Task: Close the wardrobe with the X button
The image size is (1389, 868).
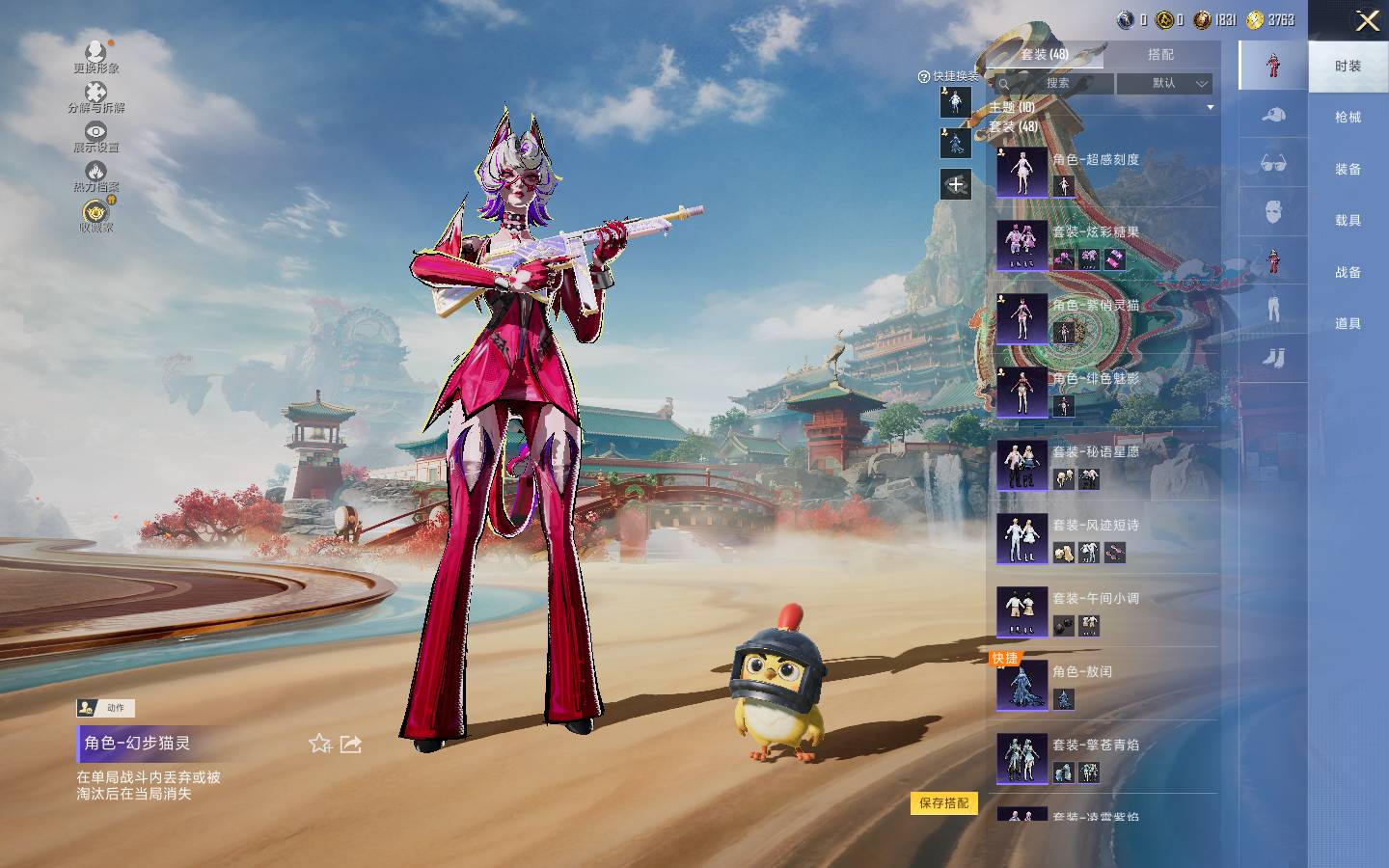Action: click(x=1367, y=21)
